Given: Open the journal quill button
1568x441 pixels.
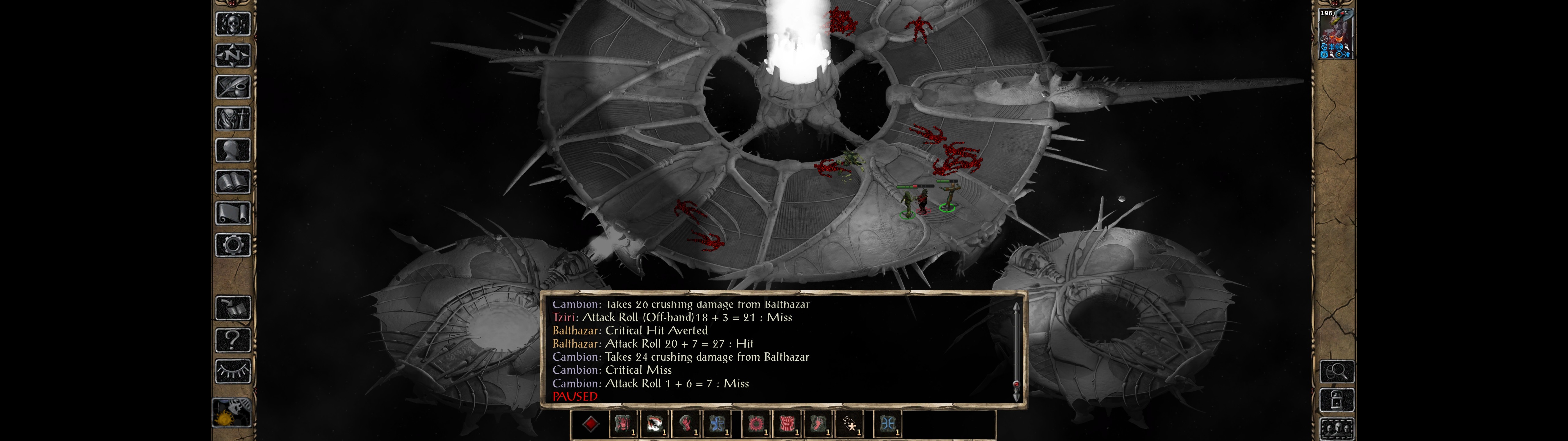Looking at the screenshot, I should click(x=232, y=88).
